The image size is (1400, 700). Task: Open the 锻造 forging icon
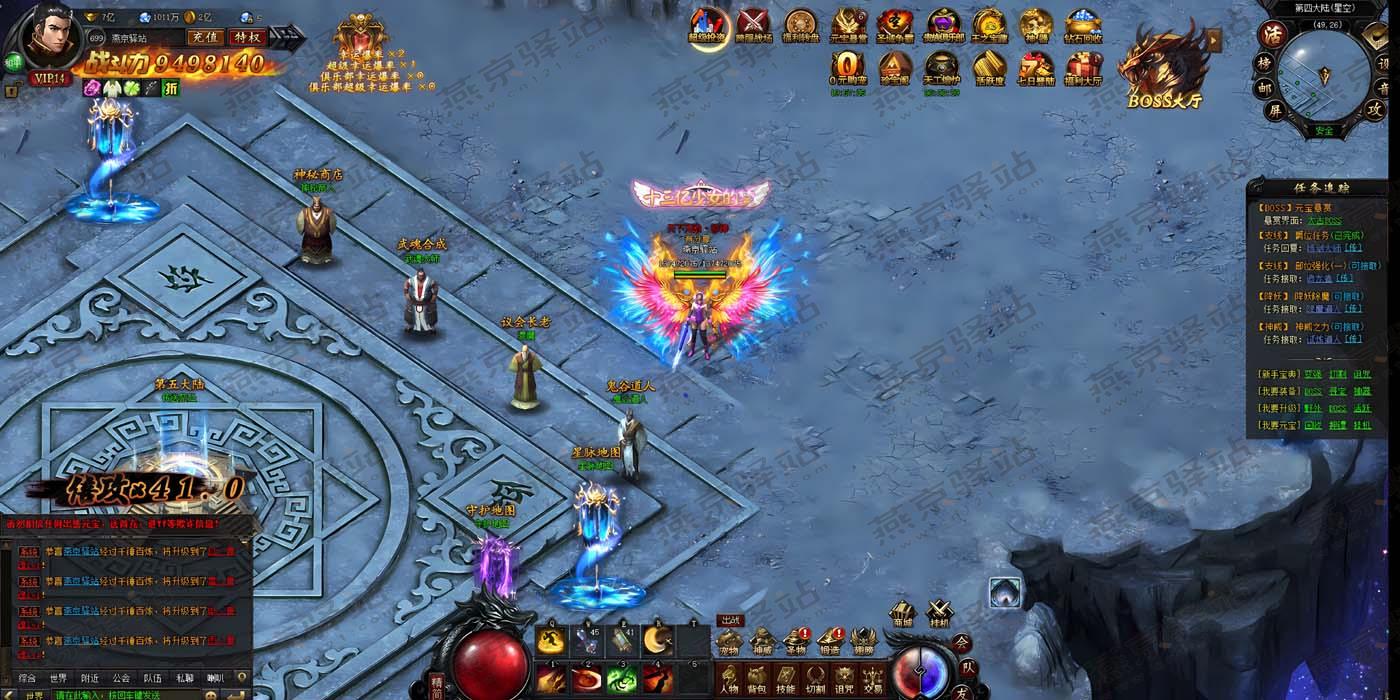[830, 641]
